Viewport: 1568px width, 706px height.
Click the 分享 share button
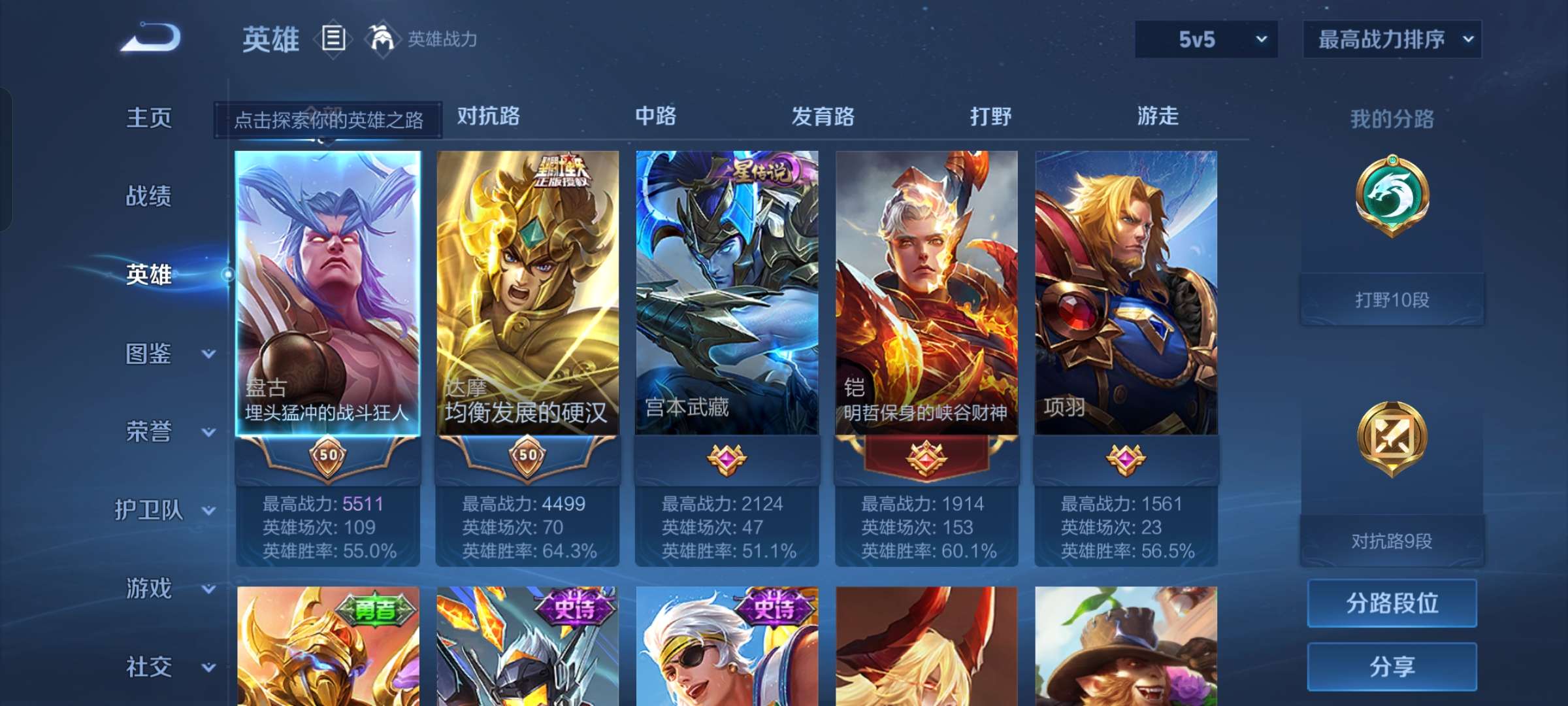(x=1392, y=665)
